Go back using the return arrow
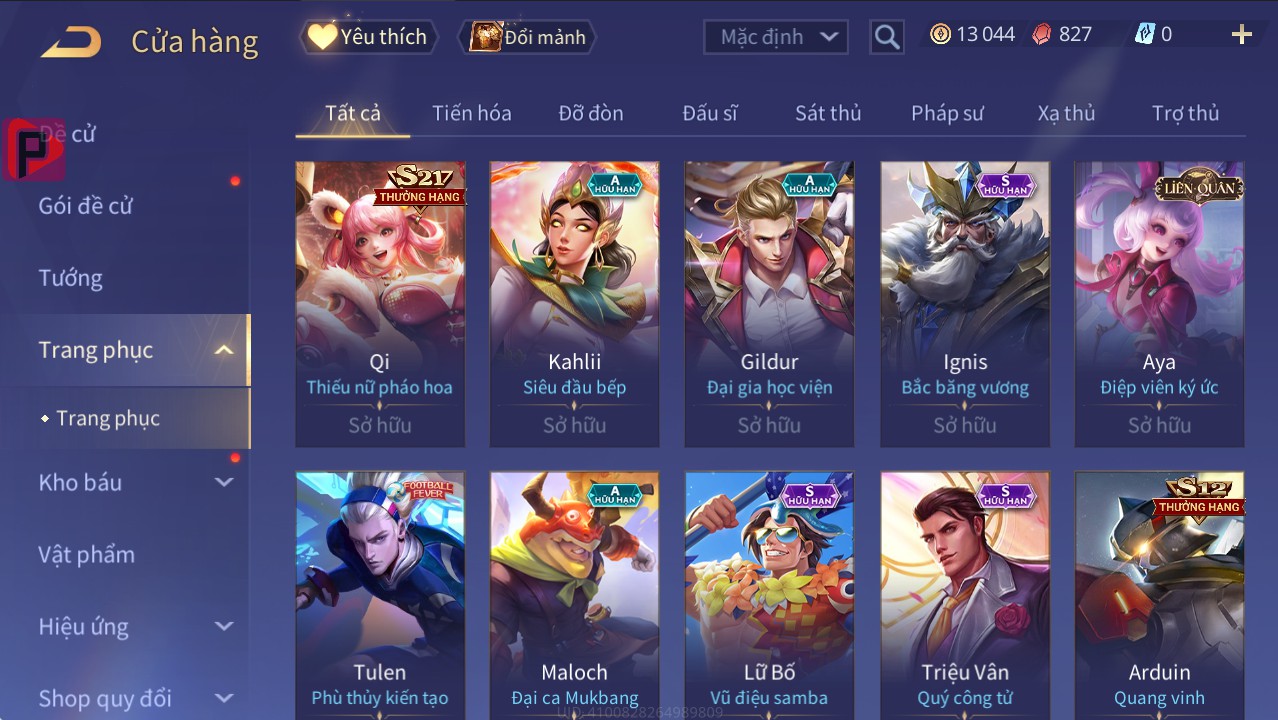The image size is (1278, 720). (71, 41)
